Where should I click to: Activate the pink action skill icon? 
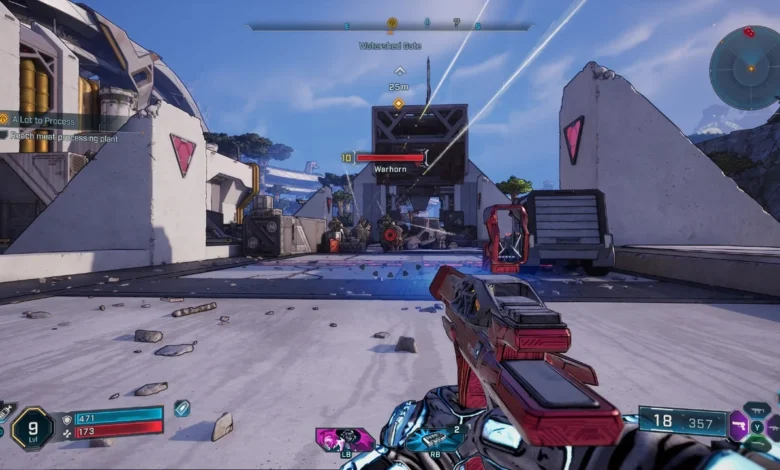[345, 439]
